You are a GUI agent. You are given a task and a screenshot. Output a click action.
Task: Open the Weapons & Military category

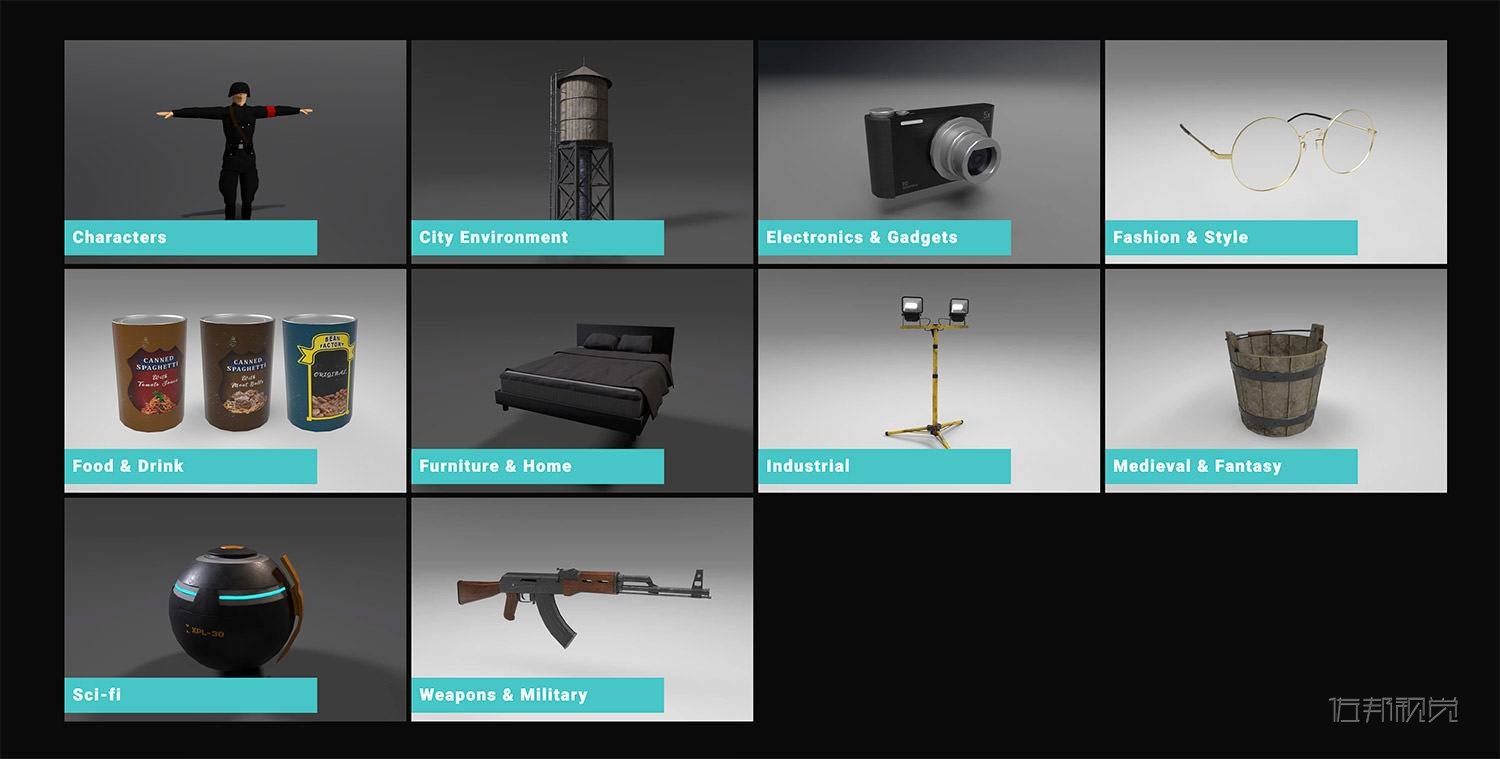click(x=582, y=609)
